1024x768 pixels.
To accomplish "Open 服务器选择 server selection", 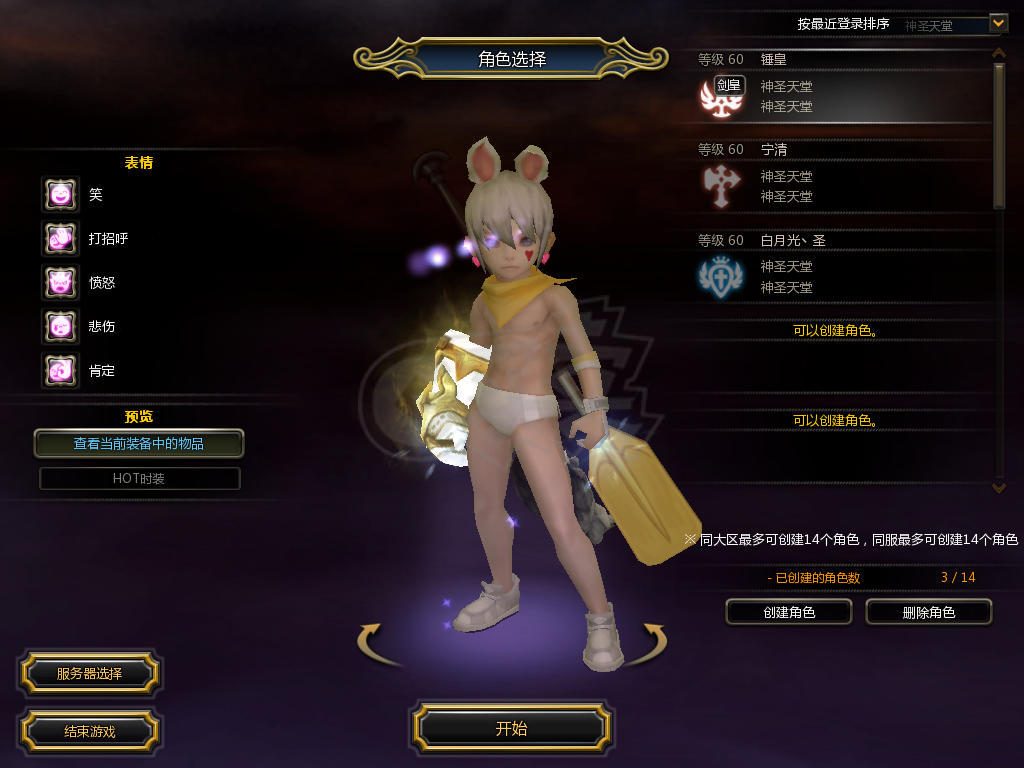I will [x=89, y=674].
